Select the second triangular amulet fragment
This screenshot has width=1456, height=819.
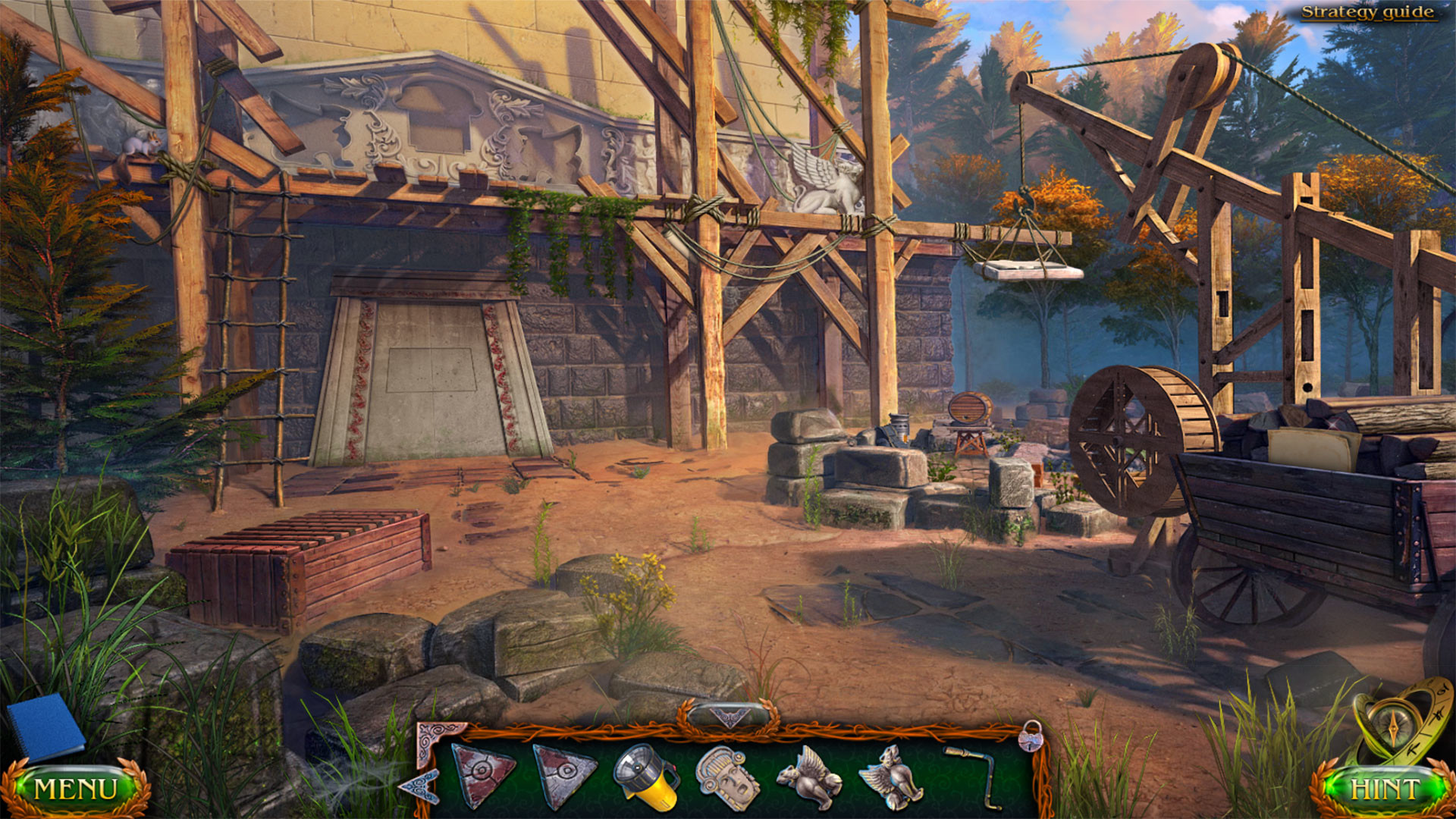click(x=563, y=773)
